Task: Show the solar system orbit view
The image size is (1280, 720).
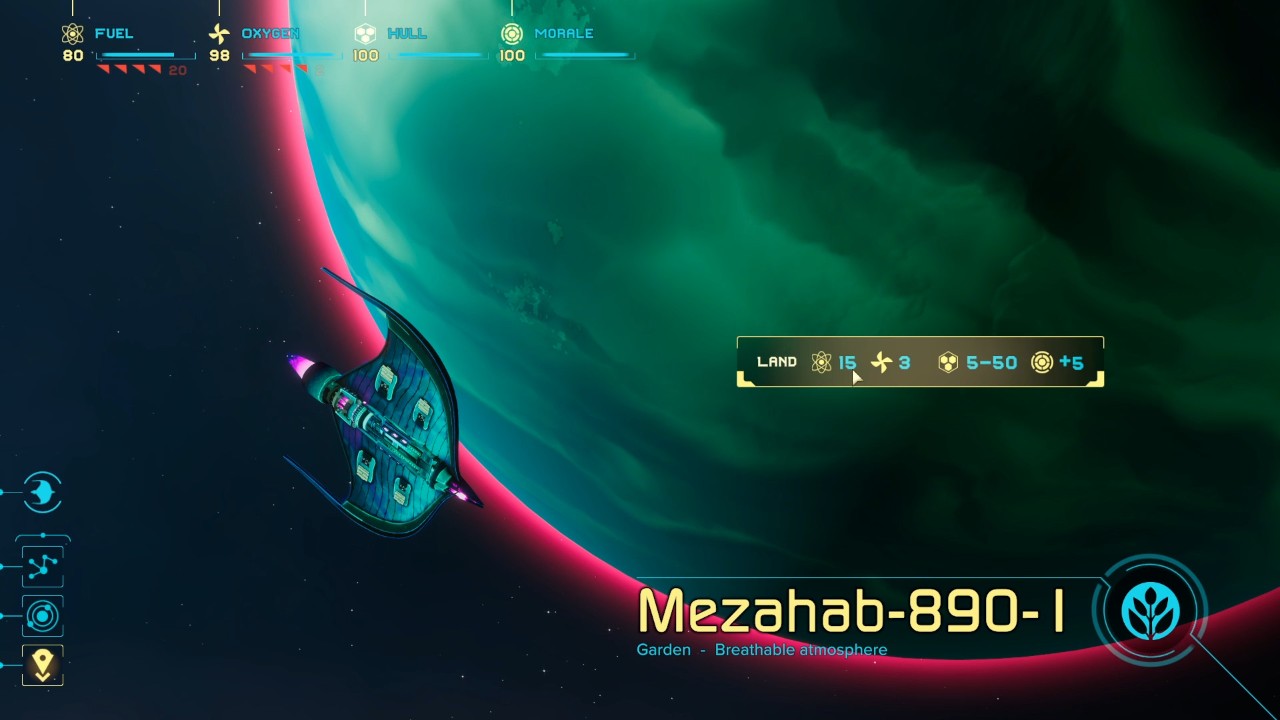Action: pos(42,616)
